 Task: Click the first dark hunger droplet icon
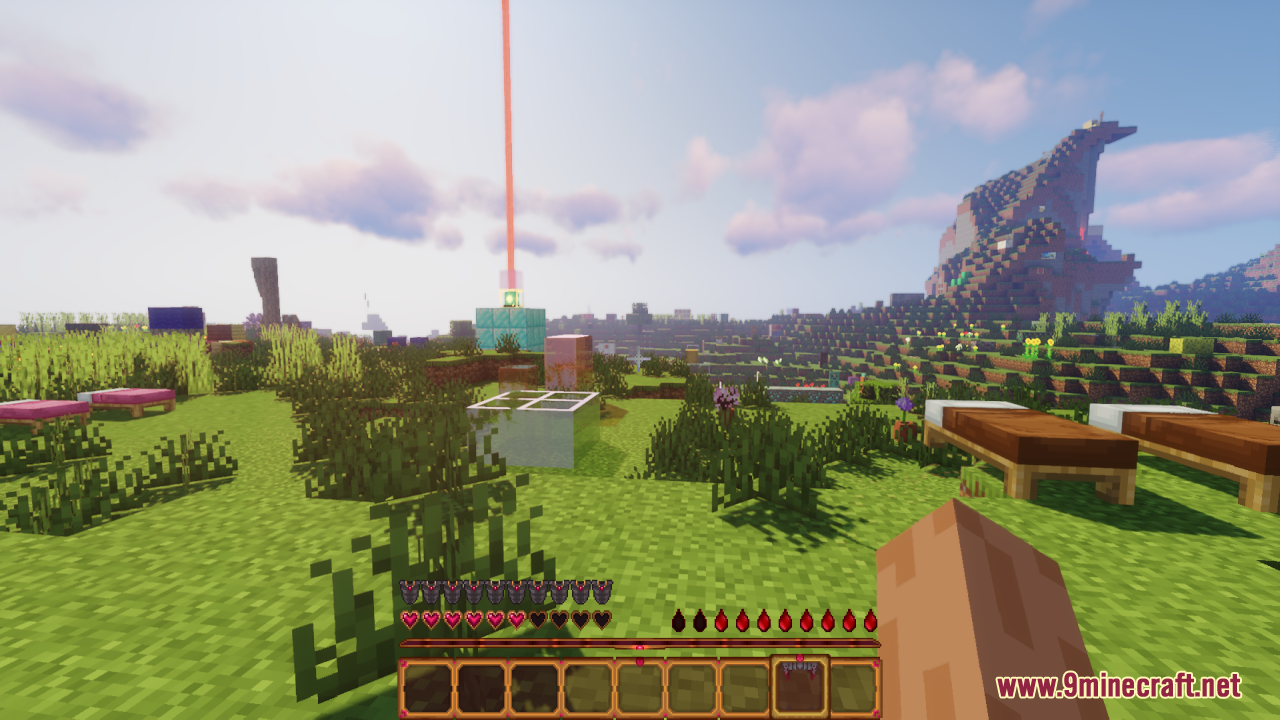(x=679, y=621)
